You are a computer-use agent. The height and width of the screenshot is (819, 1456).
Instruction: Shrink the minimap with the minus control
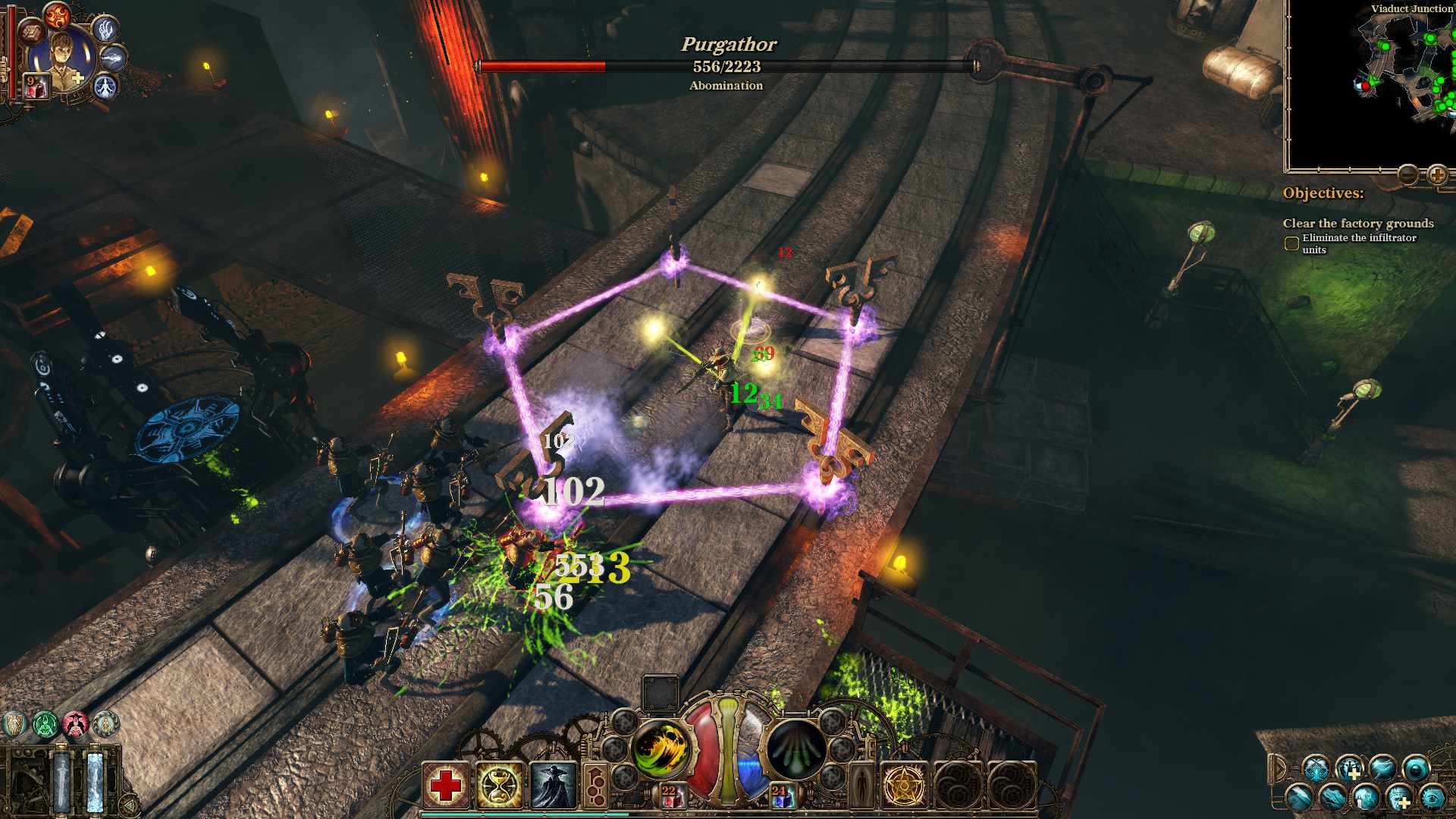coord(1407,174)
